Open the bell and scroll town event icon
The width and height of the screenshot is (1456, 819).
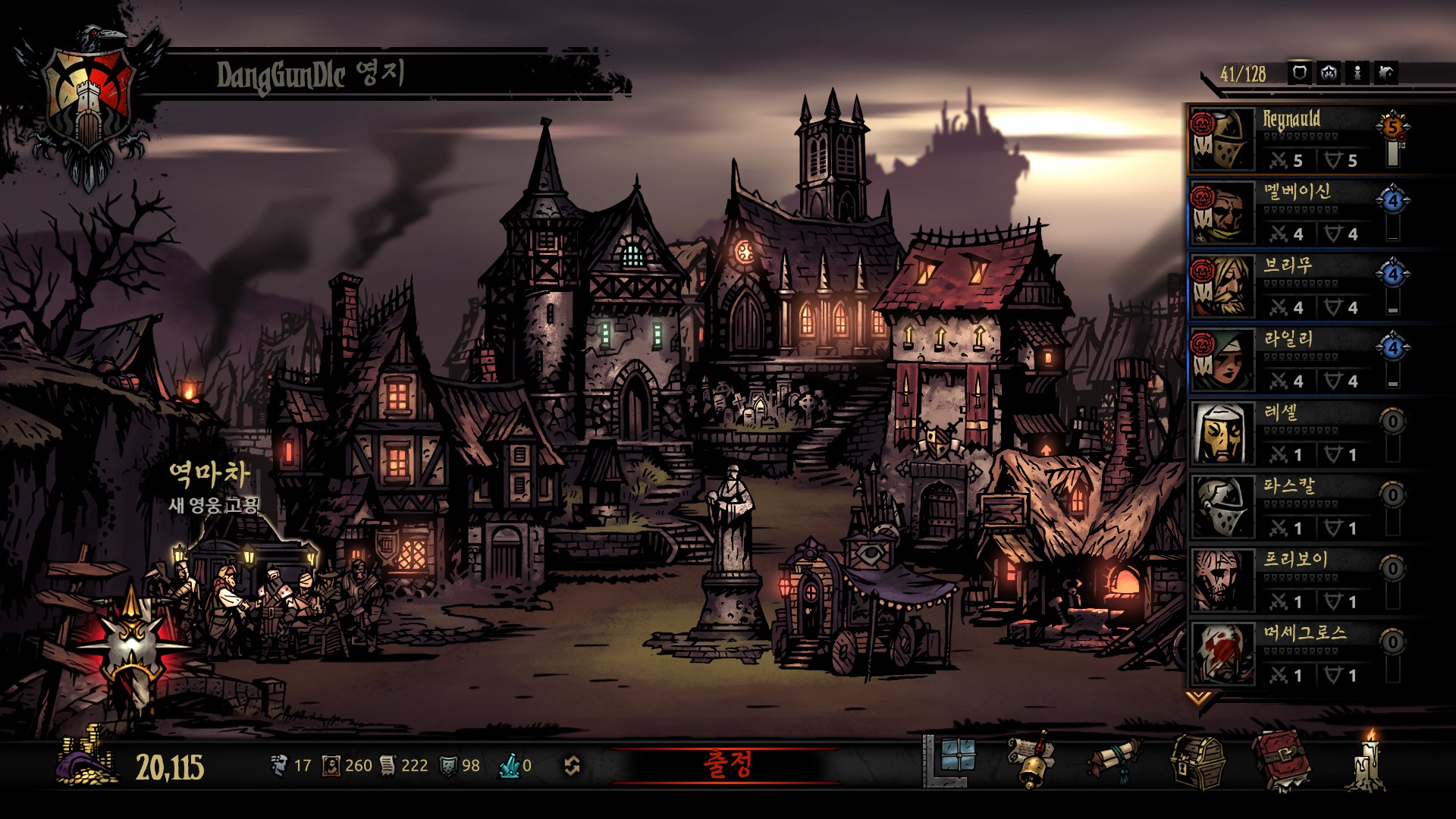[x=1032, y=761]
